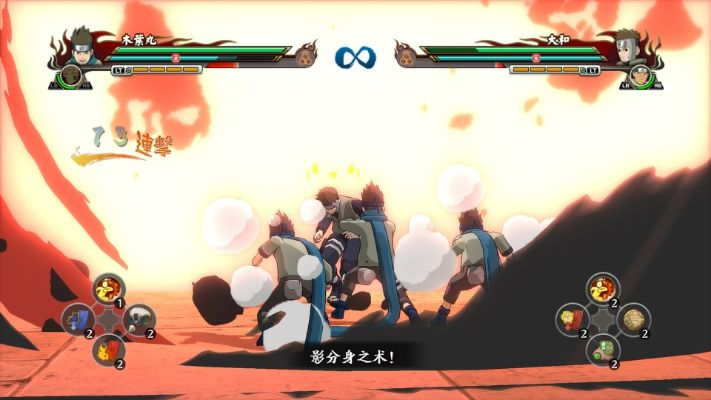Viewport: 711px width, 400px height.
Task: Use Yamato's flame item with count 2
Action: pyautogui.click(x=602, y=290)
